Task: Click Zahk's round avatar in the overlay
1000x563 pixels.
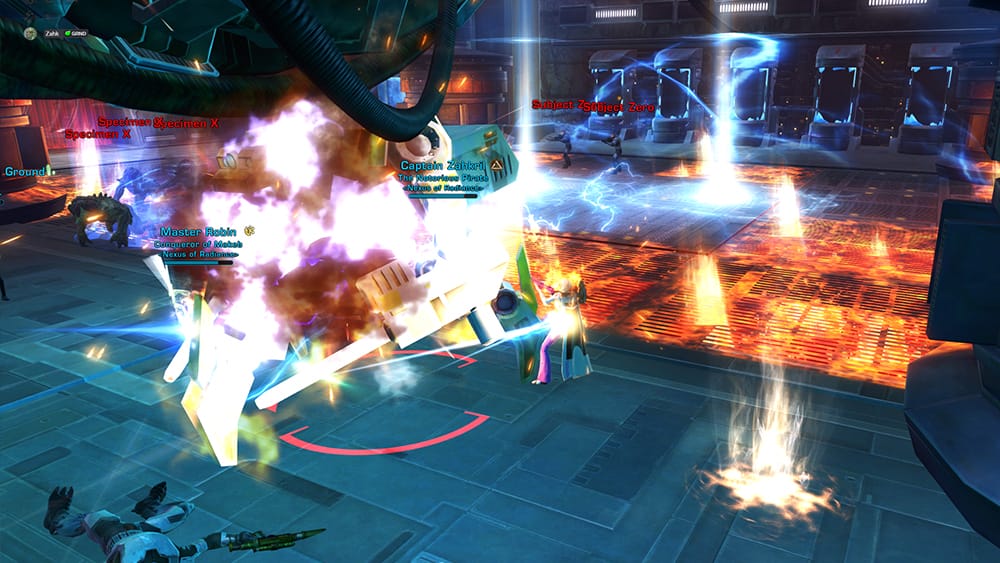Action: 31,33
